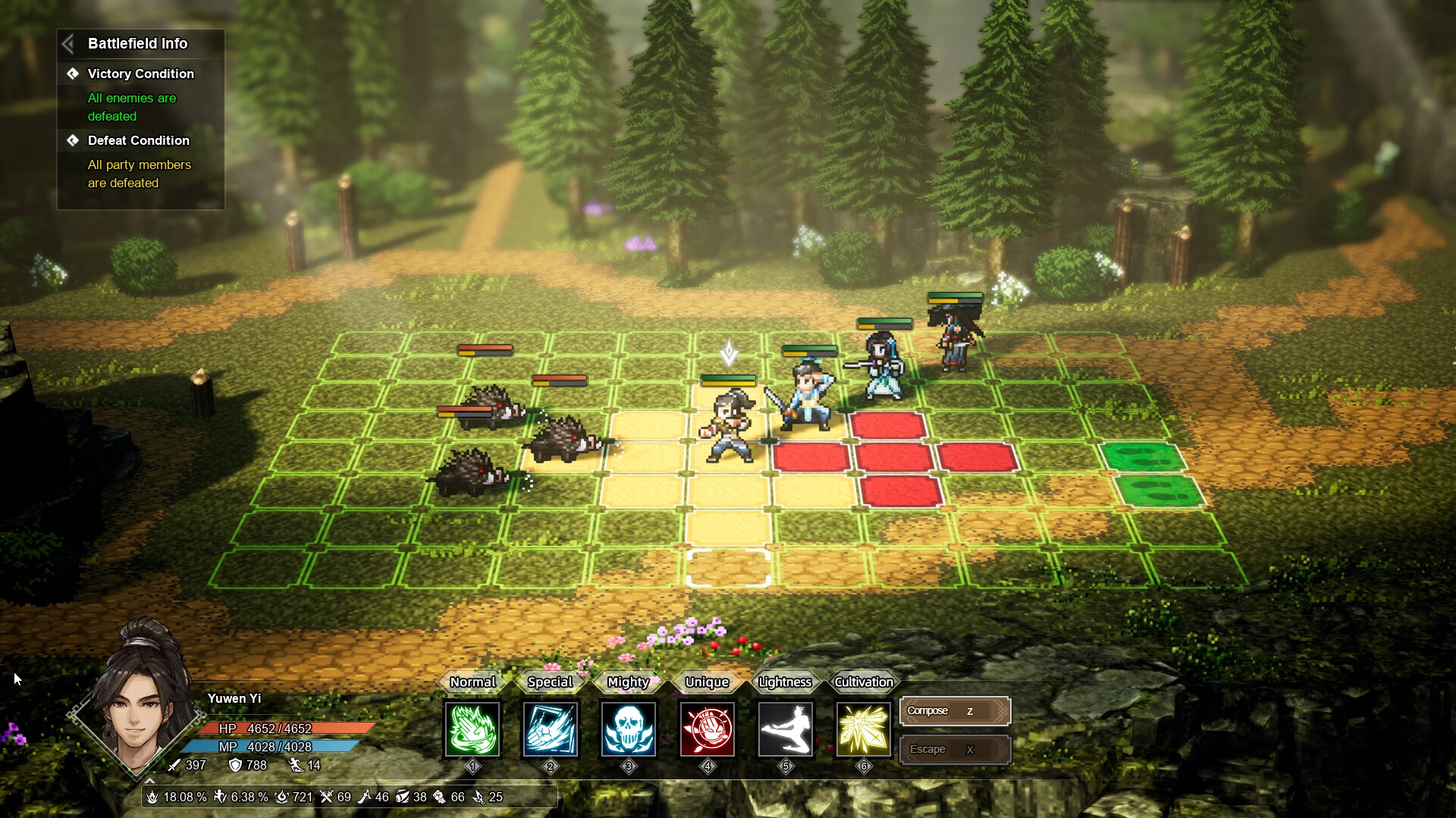Click the dodge icon showing 6.38%
Screen dimensions: 1456x818
click(220, 797)
